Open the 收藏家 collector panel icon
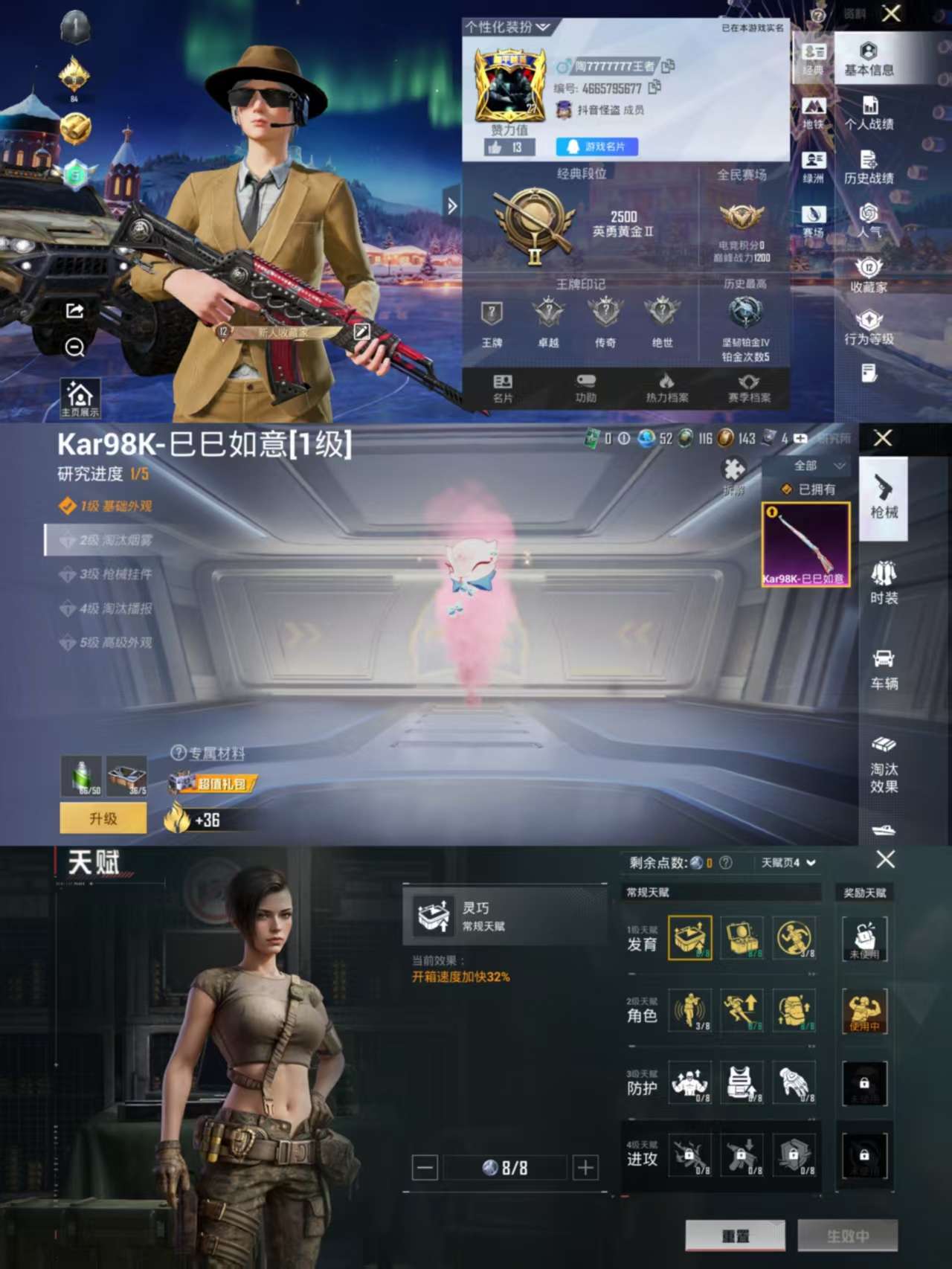The width and height of the screenshot is (952, 1269). pyautogui.click(x=868, y=279)
